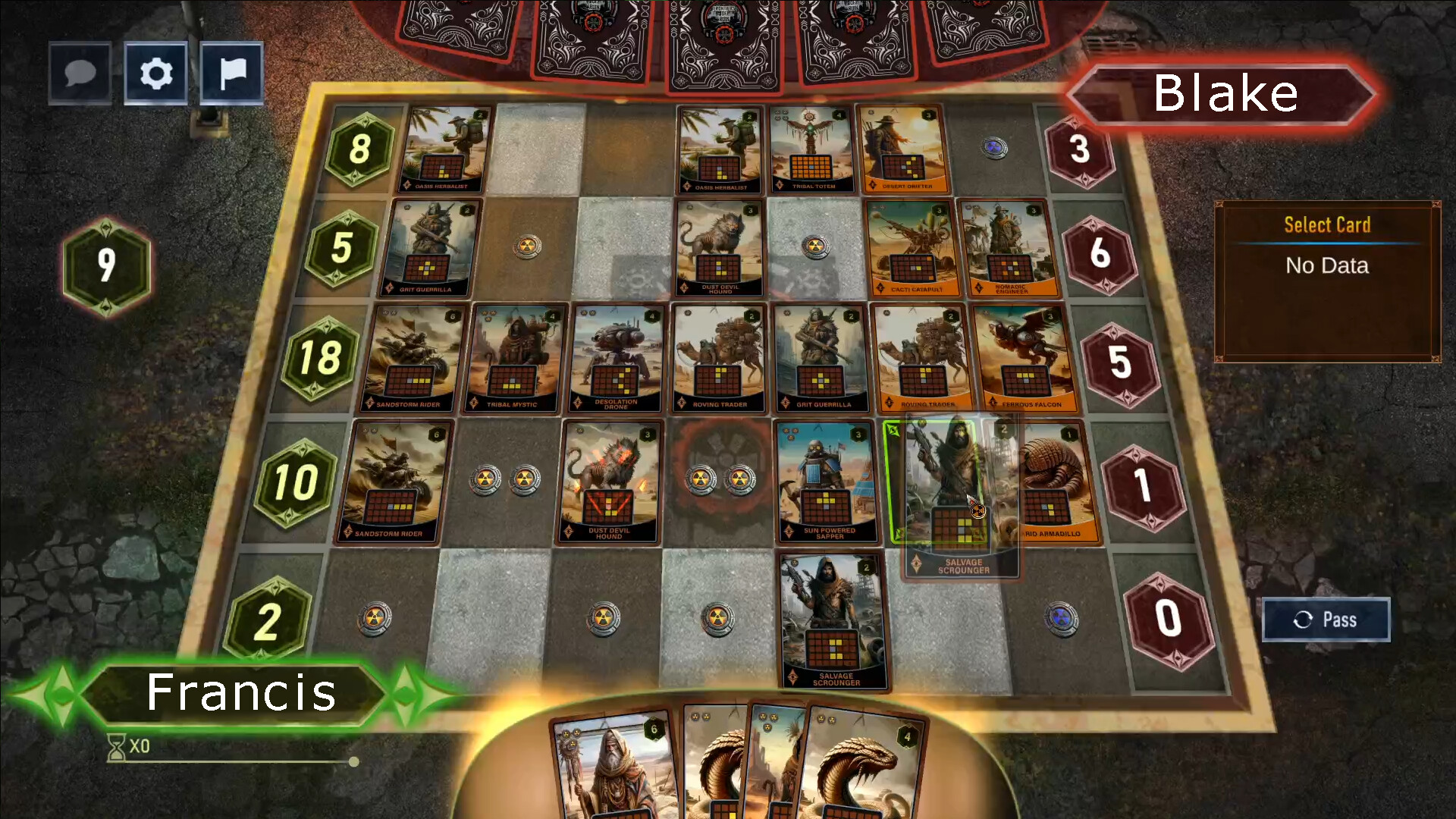Screen dimensions: 1456x819
Task: Click the Select Card panel
Action: click(1326, 281)
